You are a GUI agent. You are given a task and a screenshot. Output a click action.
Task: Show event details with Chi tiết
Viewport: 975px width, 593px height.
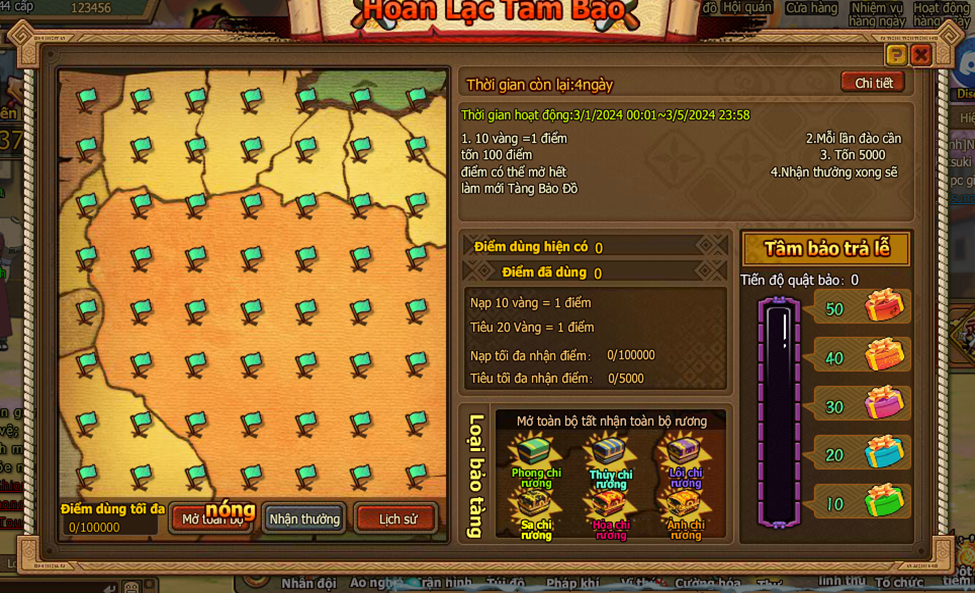click(873, 83)
